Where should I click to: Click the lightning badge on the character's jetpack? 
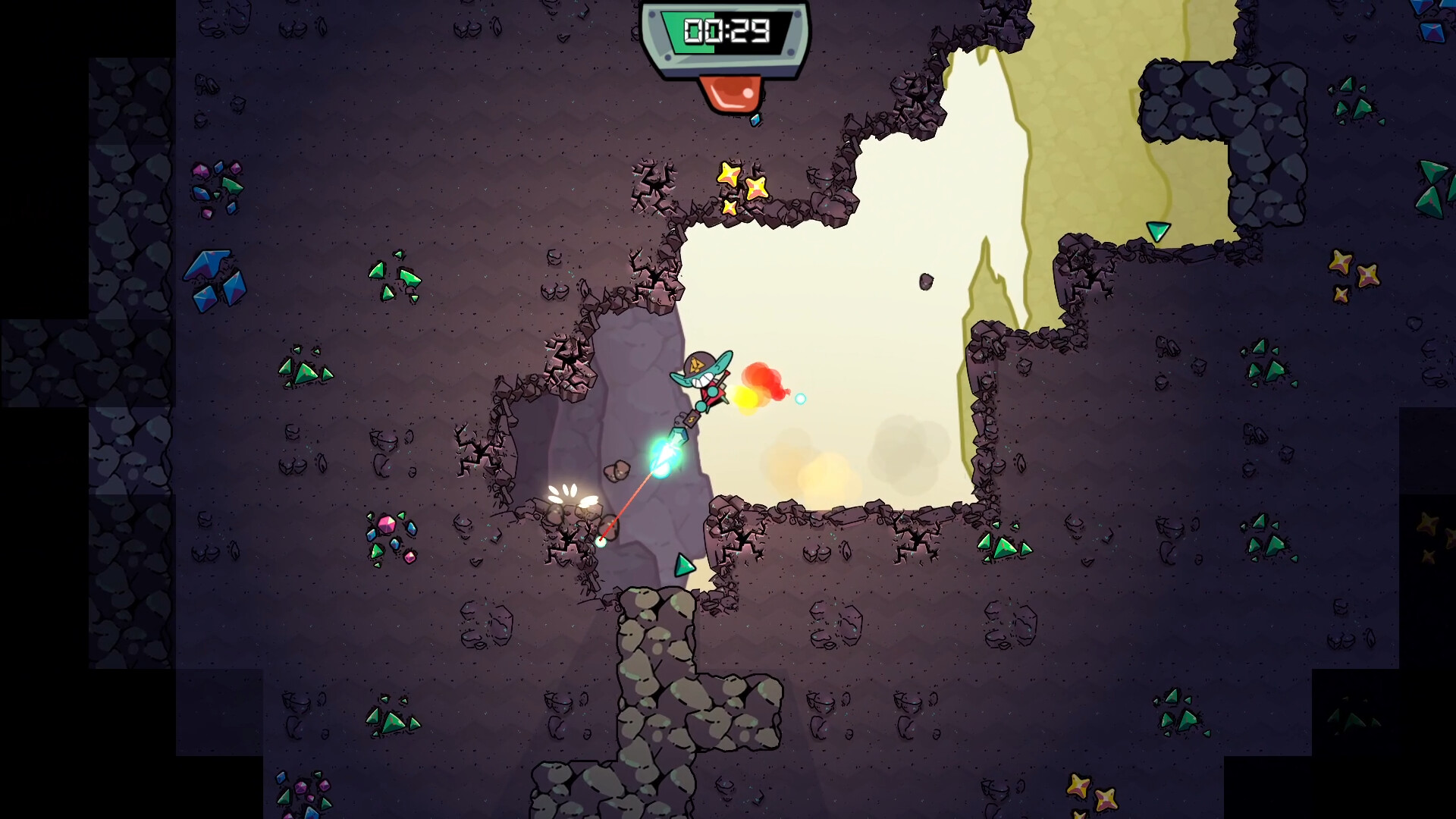[x=692, y=419]
